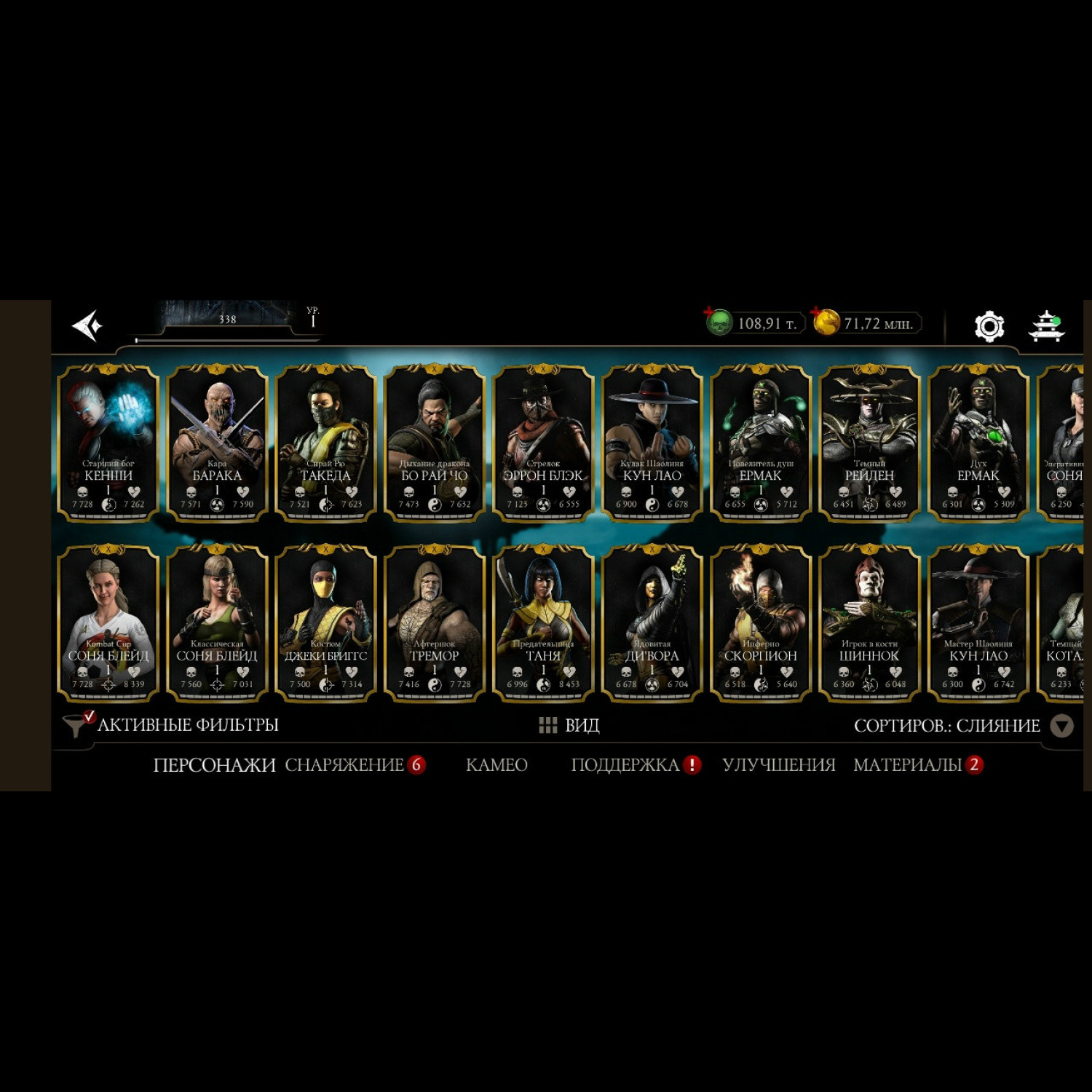Open the sort order dropdown
The height and width of the screenshot is (1092, 1092).
[1062, 726]
